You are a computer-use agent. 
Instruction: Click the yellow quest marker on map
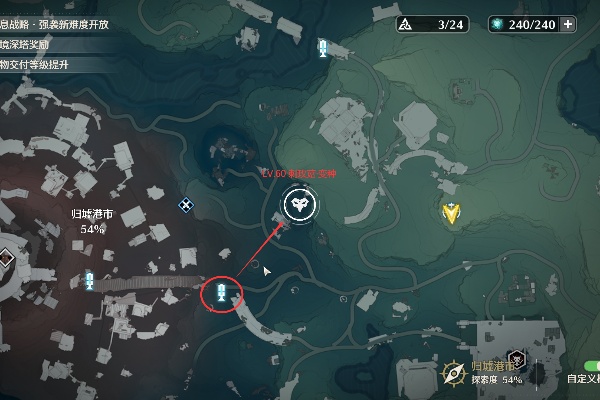coord(454,211)
